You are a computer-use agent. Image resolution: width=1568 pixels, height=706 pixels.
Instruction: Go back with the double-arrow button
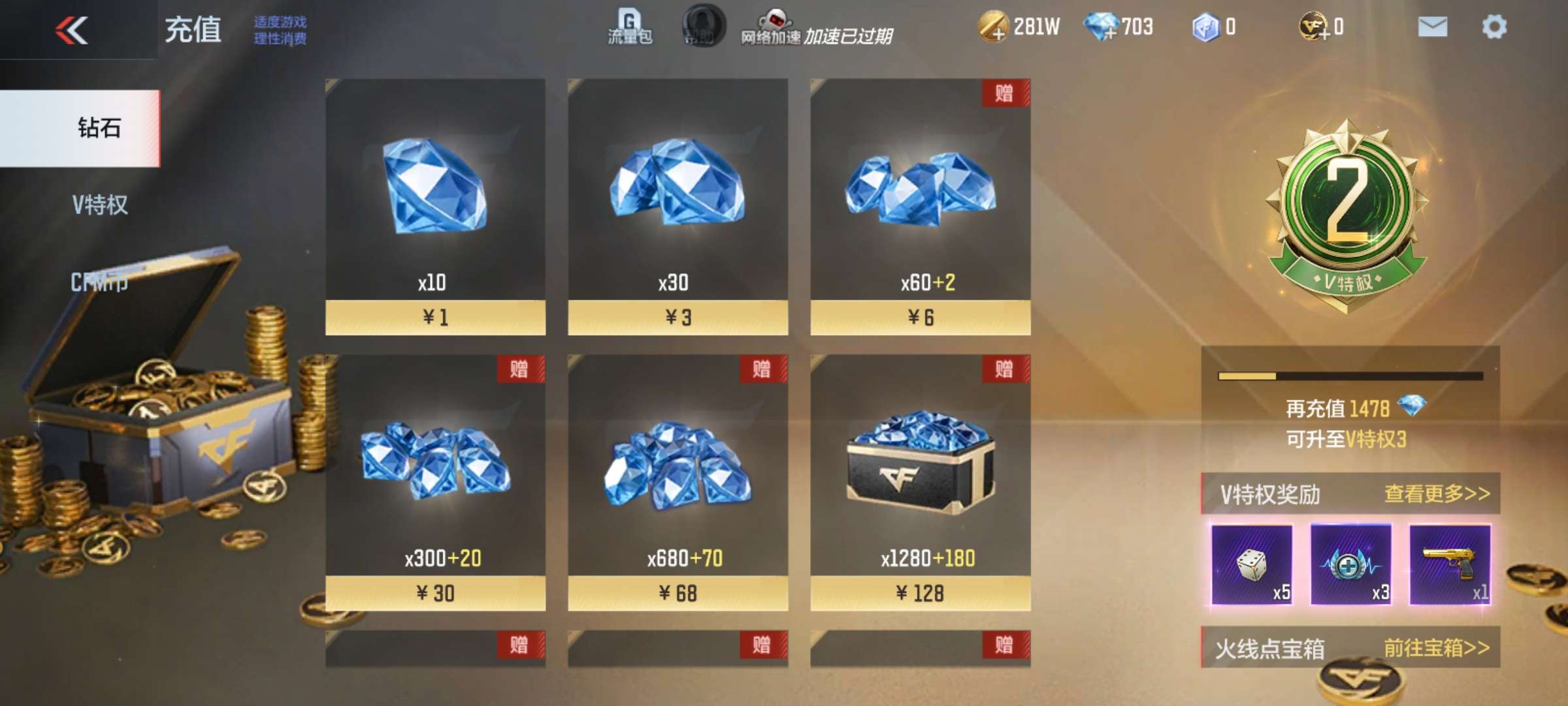(x=72, y=30)
